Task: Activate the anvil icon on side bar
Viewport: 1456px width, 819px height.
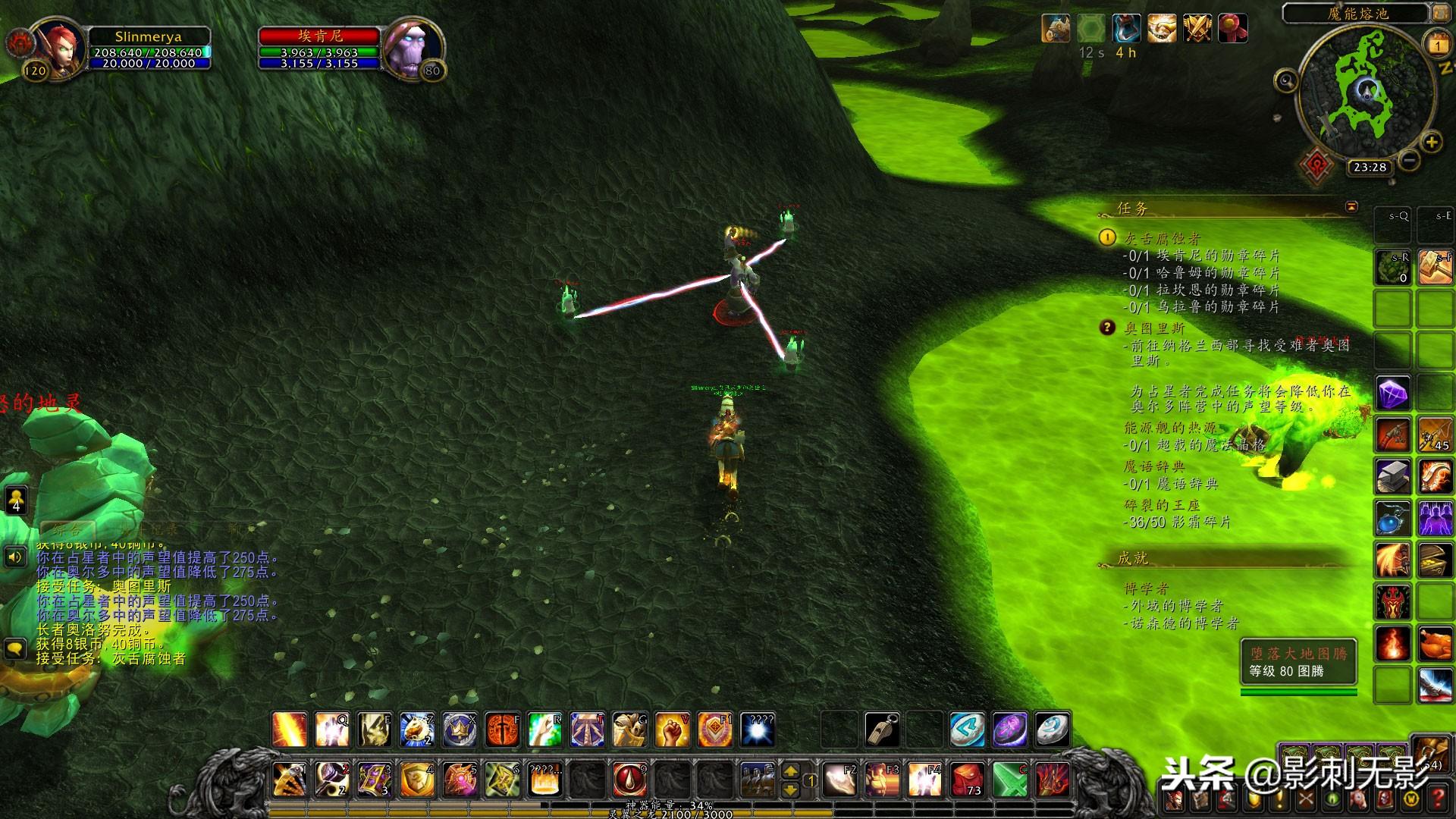Action: (1392, 478)
